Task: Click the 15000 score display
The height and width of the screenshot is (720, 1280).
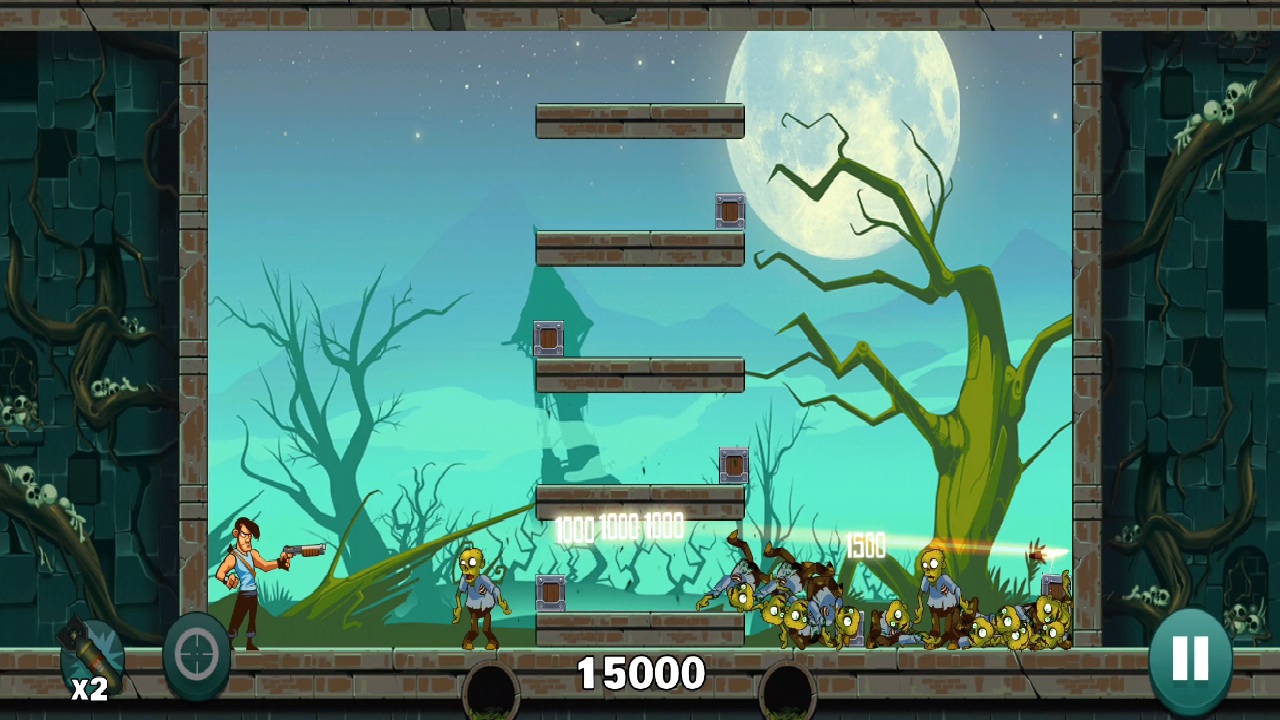Action: [640, 674]
